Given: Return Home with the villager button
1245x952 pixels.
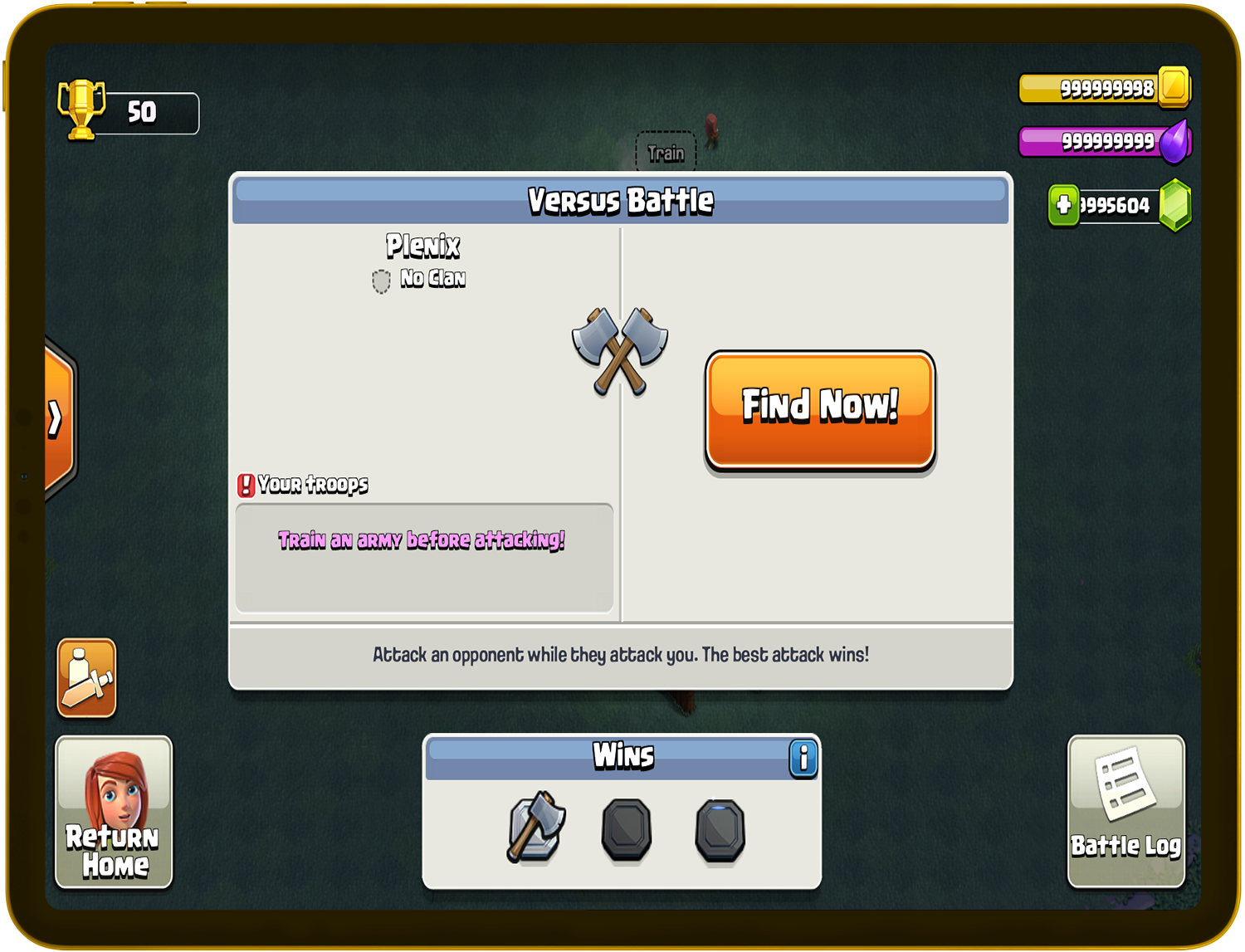Looking at the screenshot, I should point(115,812).
